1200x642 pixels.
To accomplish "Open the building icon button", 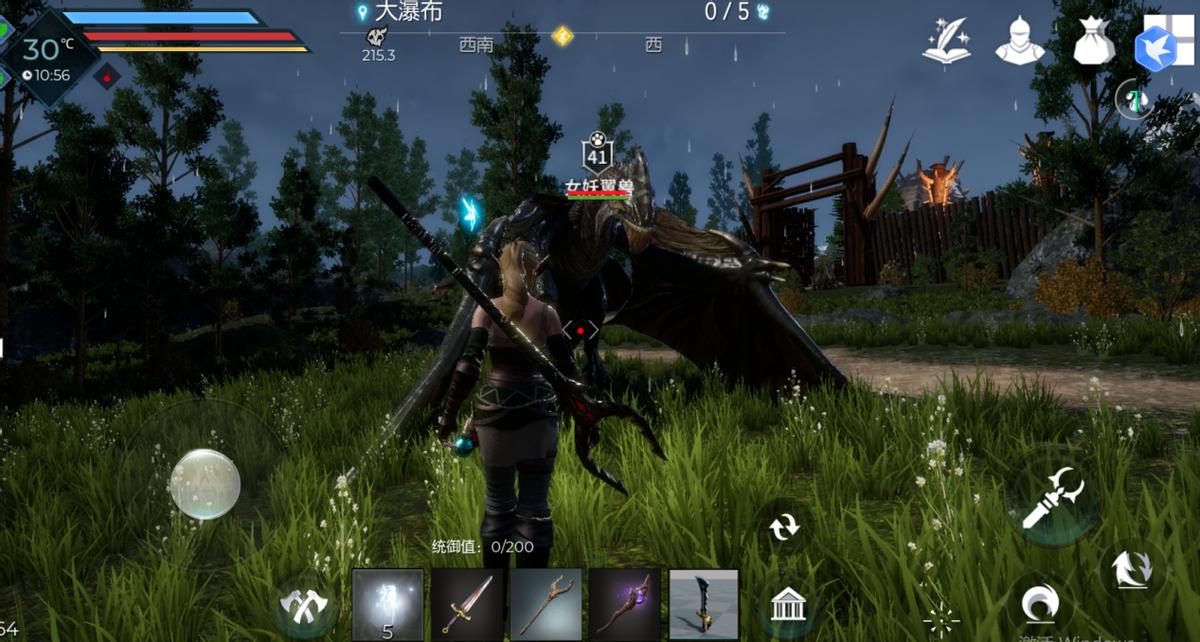I will point(788,604).
